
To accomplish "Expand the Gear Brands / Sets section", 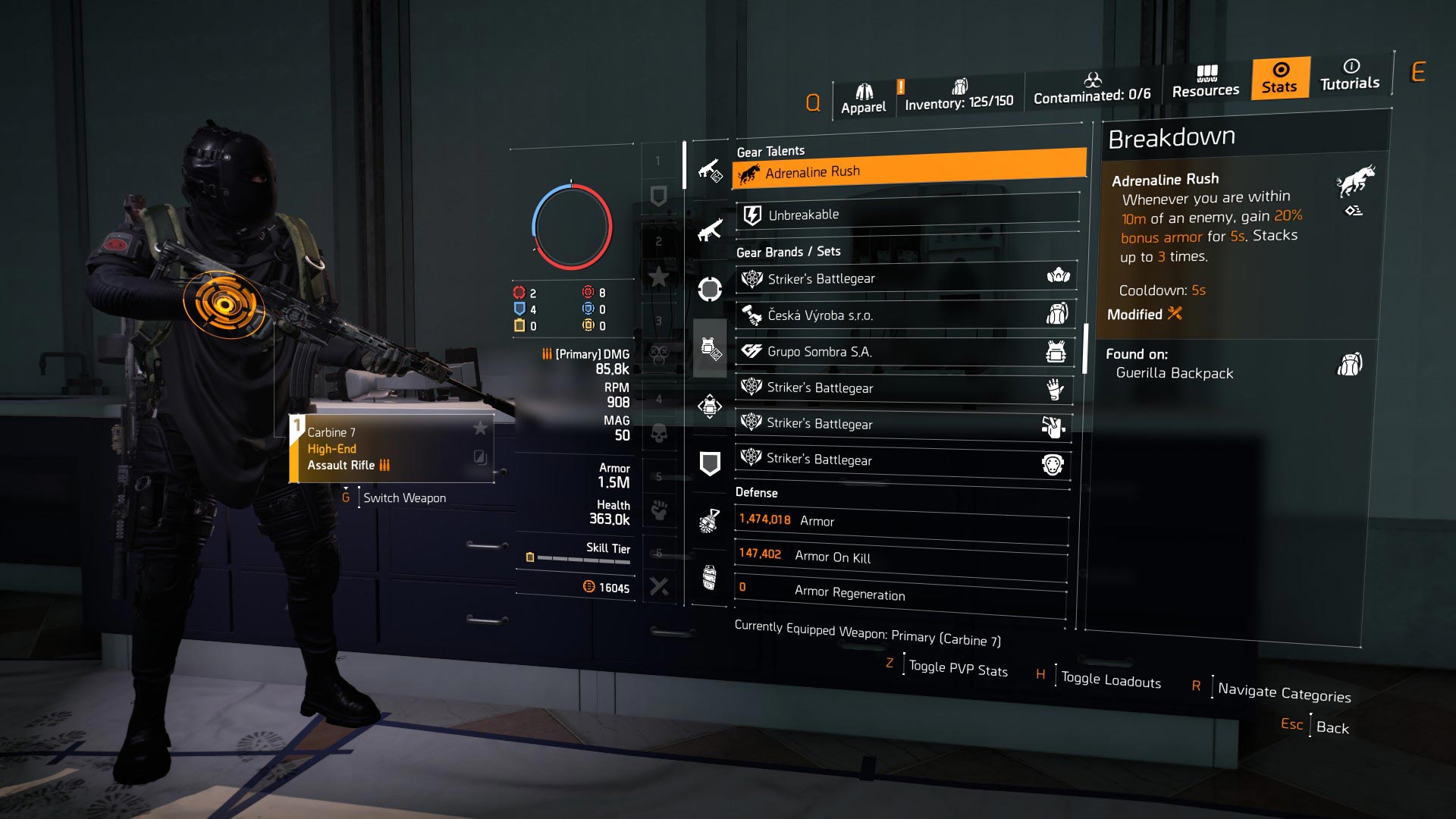I will (x=789, y=251).
